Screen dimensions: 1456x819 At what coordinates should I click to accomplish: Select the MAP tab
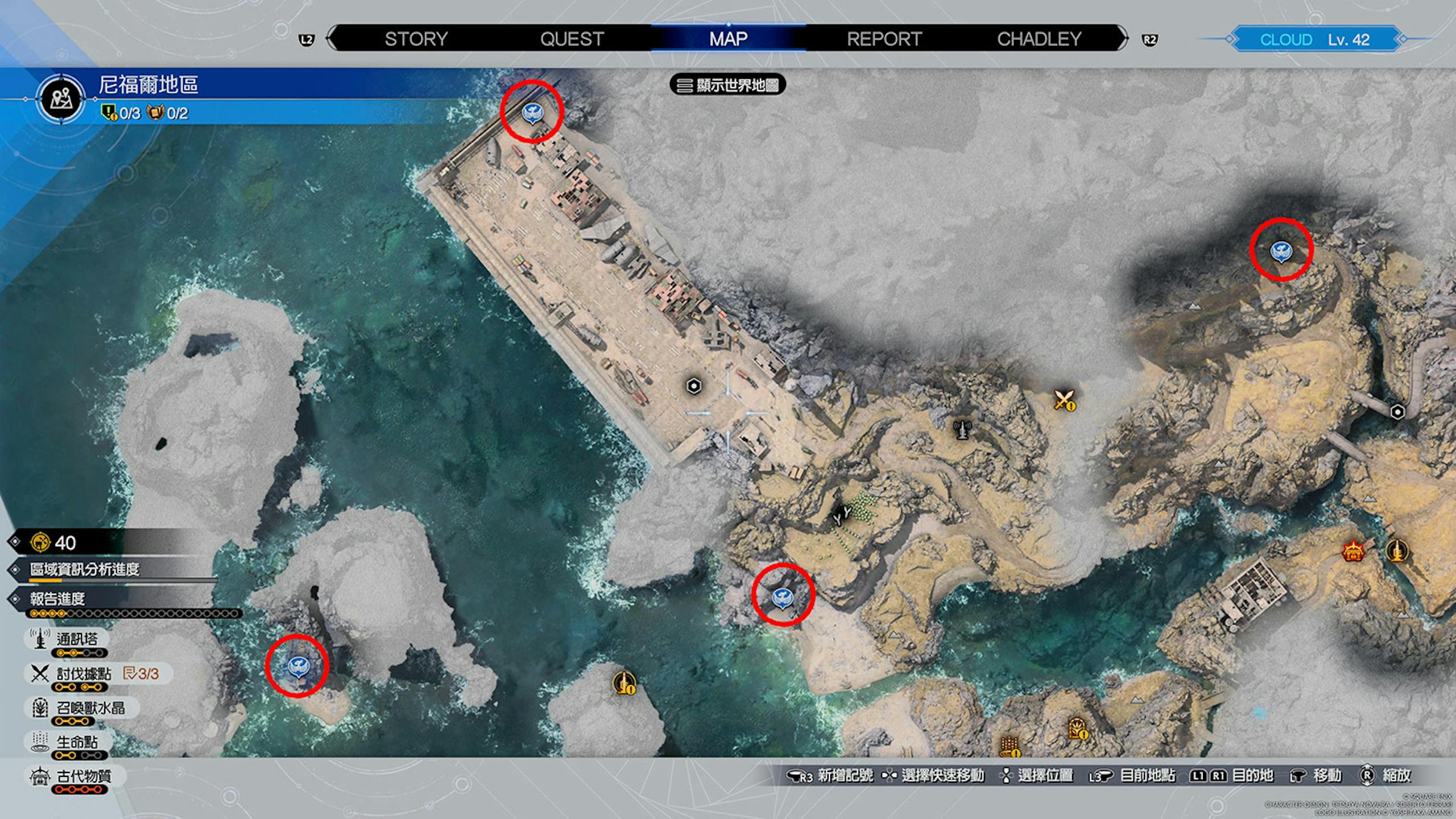pyautogui.click(x=728, y=39)
